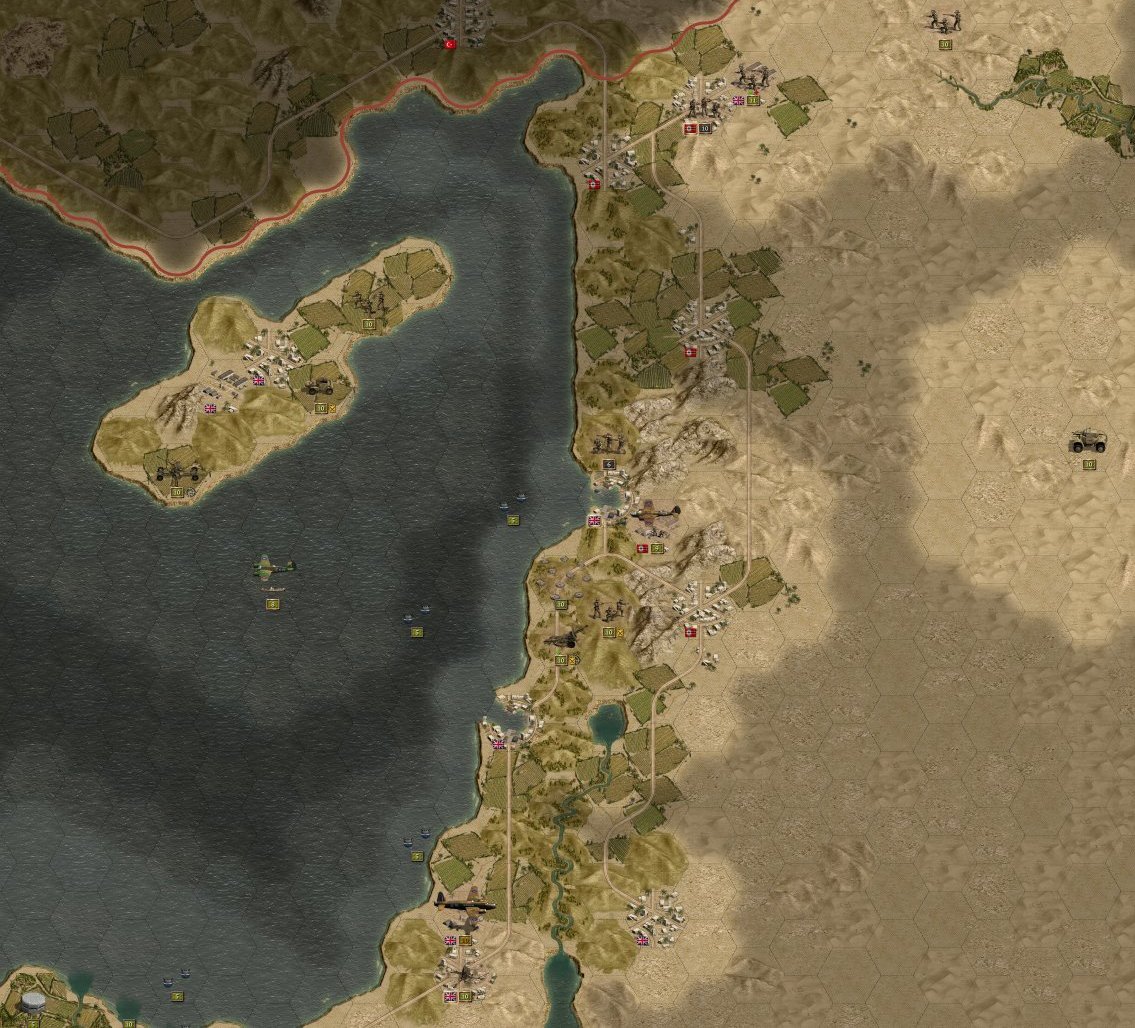Choose the strength-5 infantry on the mainland coast
This screenshot has height=1028, width=1135.
coord(608,444)
